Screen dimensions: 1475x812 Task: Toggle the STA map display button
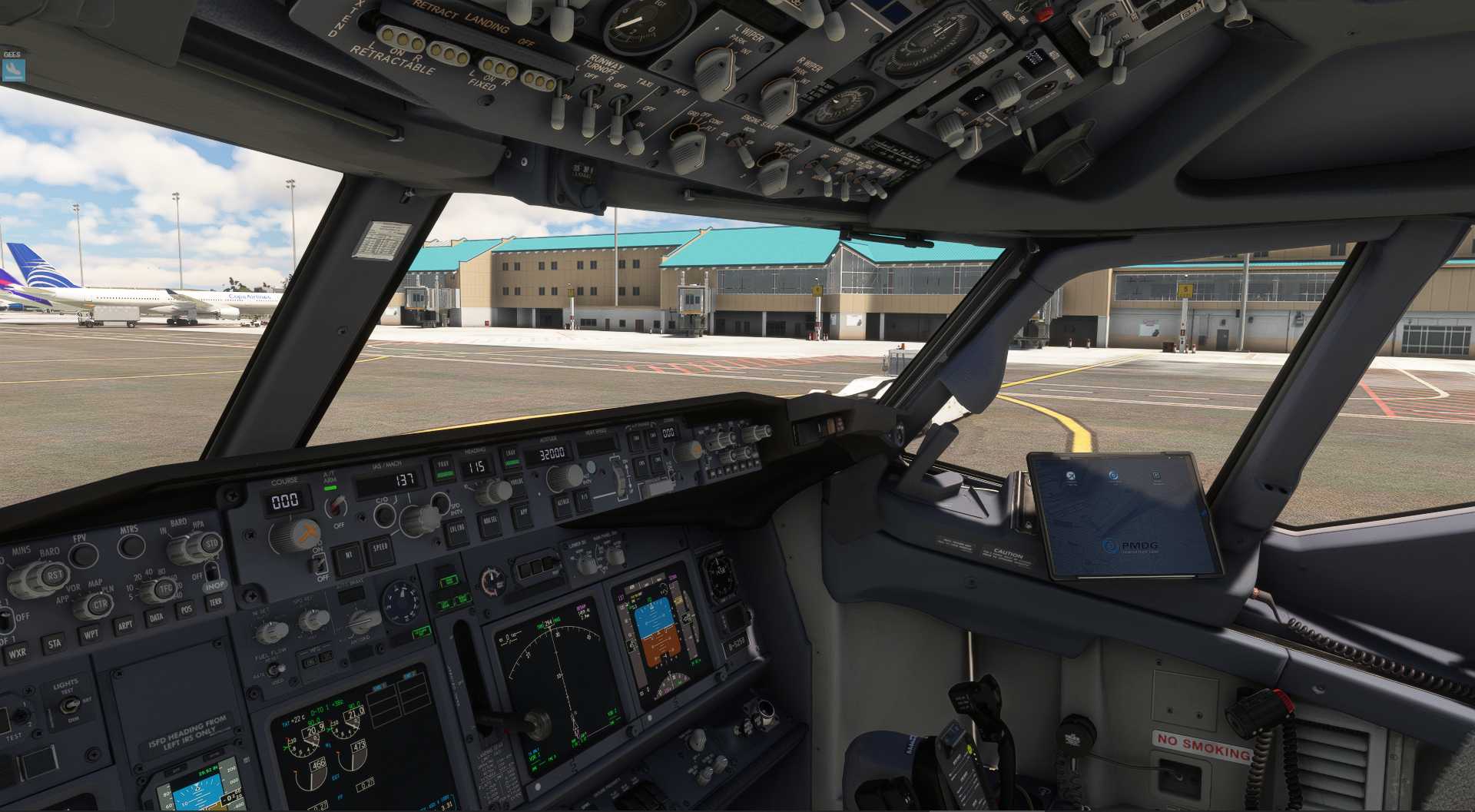pyautogui.click(x=54, y=644)
